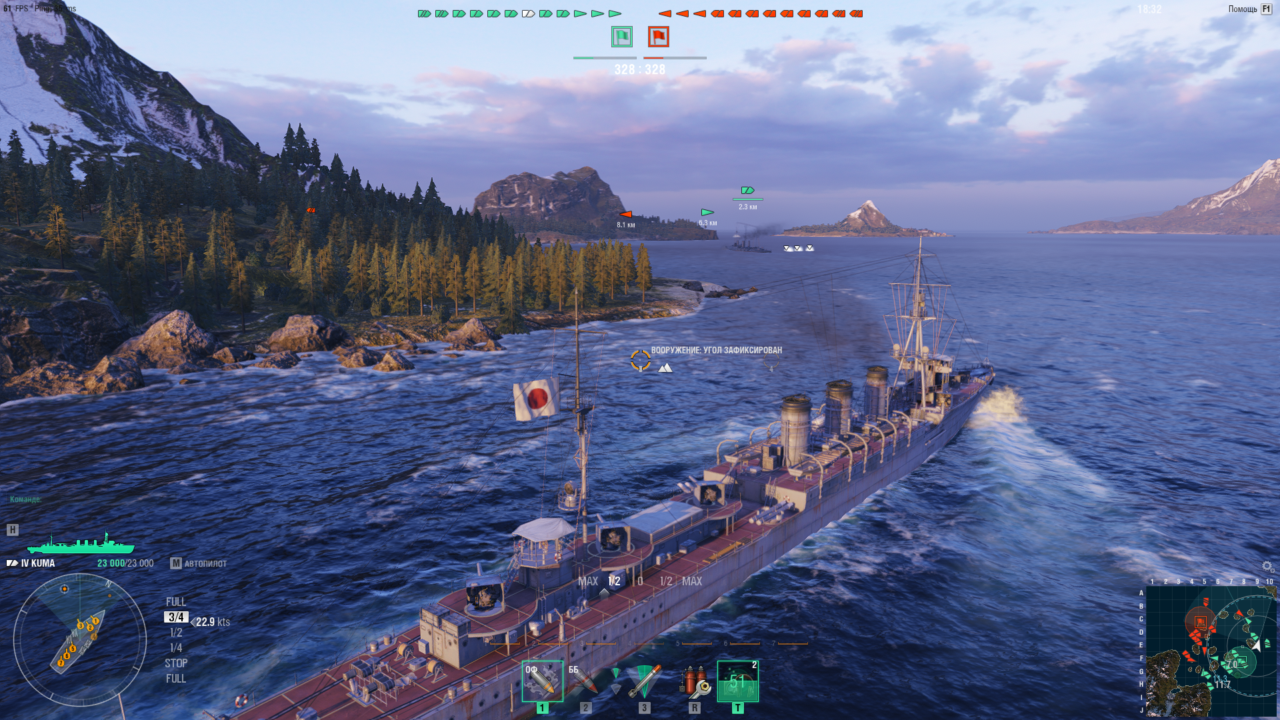The height and width of the screenshot is (720, 1280).
Task: Click the red enemy team flag icon
Action: pos(658,36)
